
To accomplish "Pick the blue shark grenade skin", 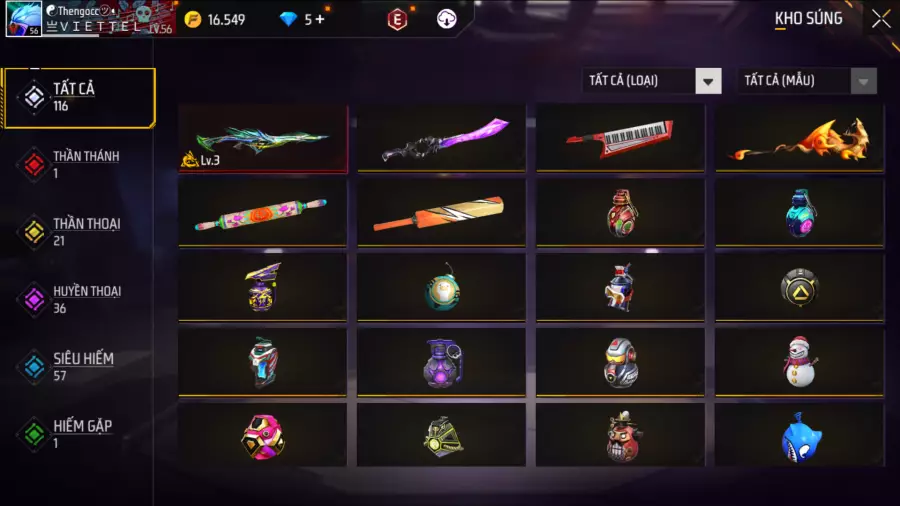I will click(x=799, y=435).
